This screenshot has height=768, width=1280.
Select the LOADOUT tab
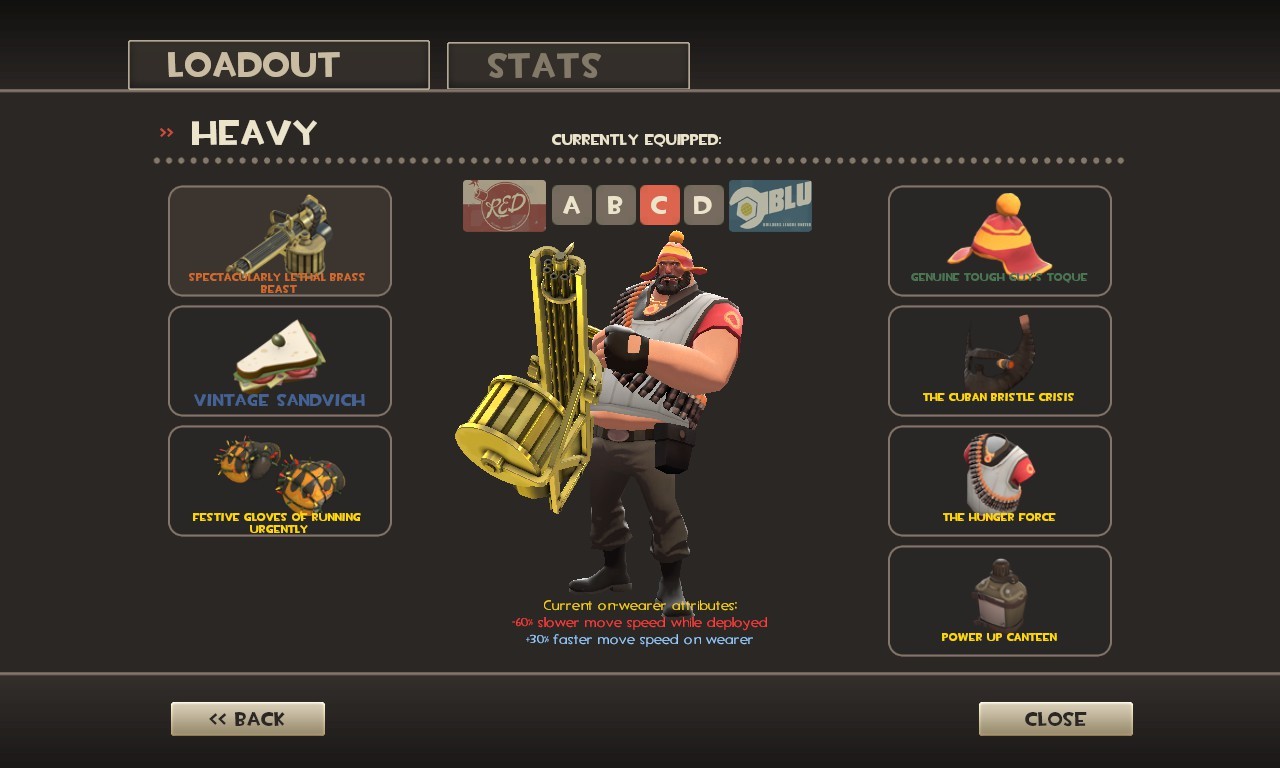click(x=278, y=64)
